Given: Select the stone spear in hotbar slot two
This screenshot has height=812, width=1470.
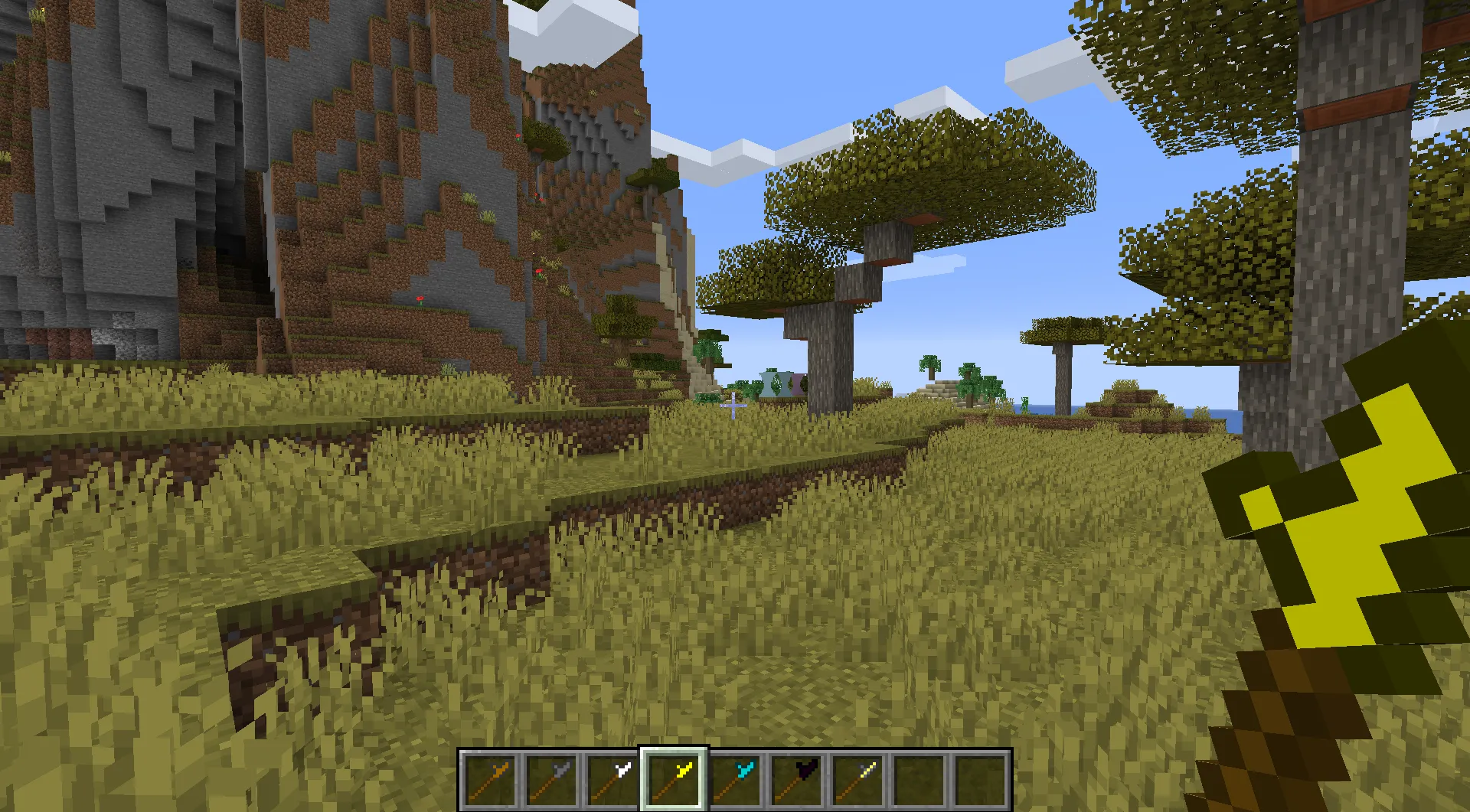Looking at the screenshot, I should point(550,780).
